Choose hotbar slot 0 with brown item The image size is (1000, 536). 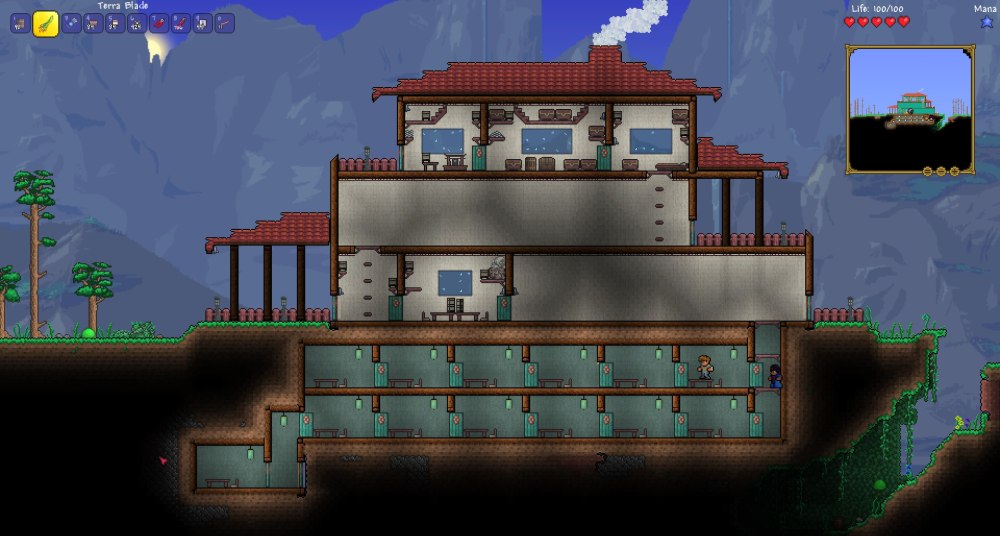(224, 23)
